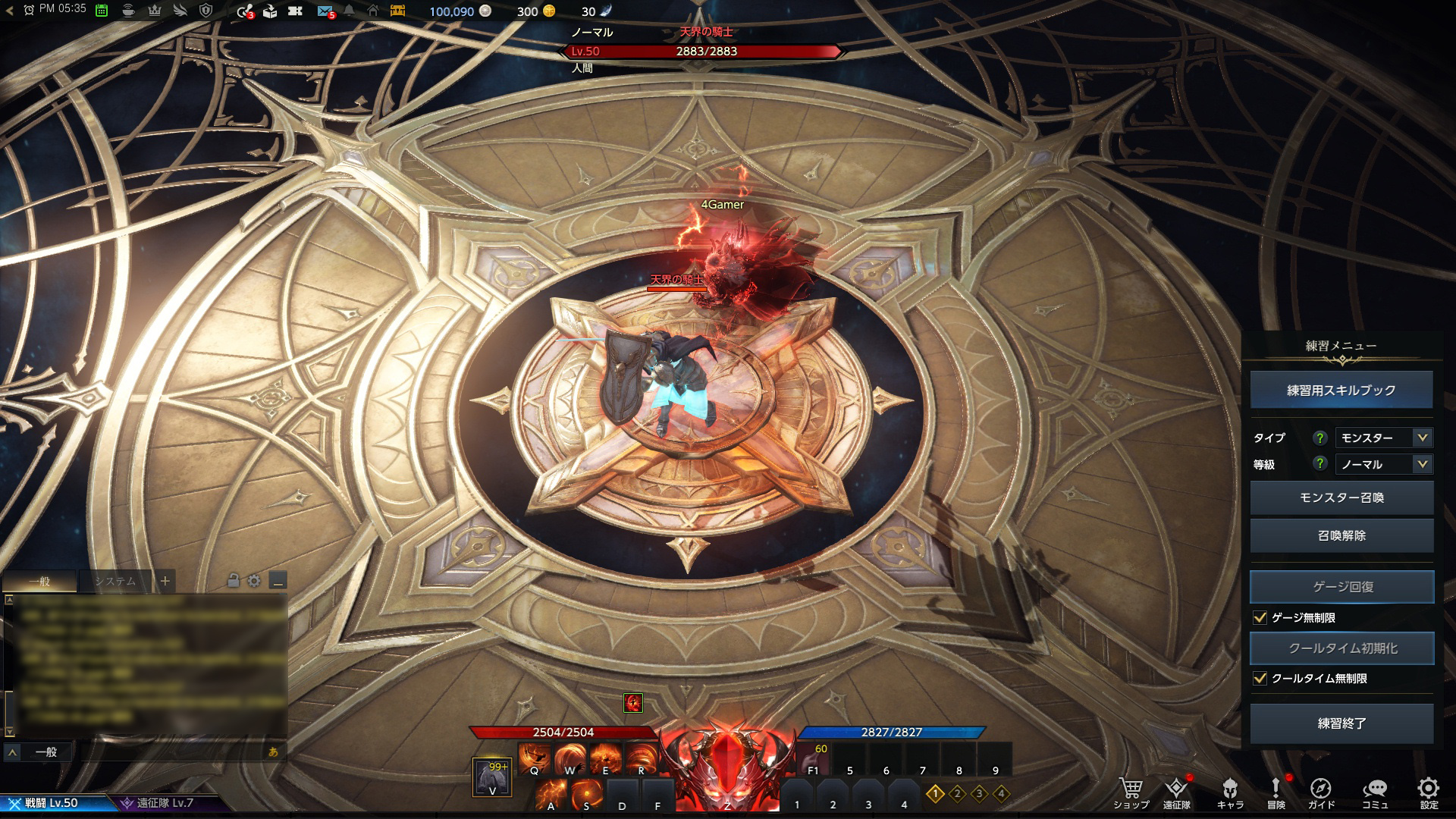Toggle the クールタイム無制限 checkbox
The image size is (1456, 819).
(1260, 679)
